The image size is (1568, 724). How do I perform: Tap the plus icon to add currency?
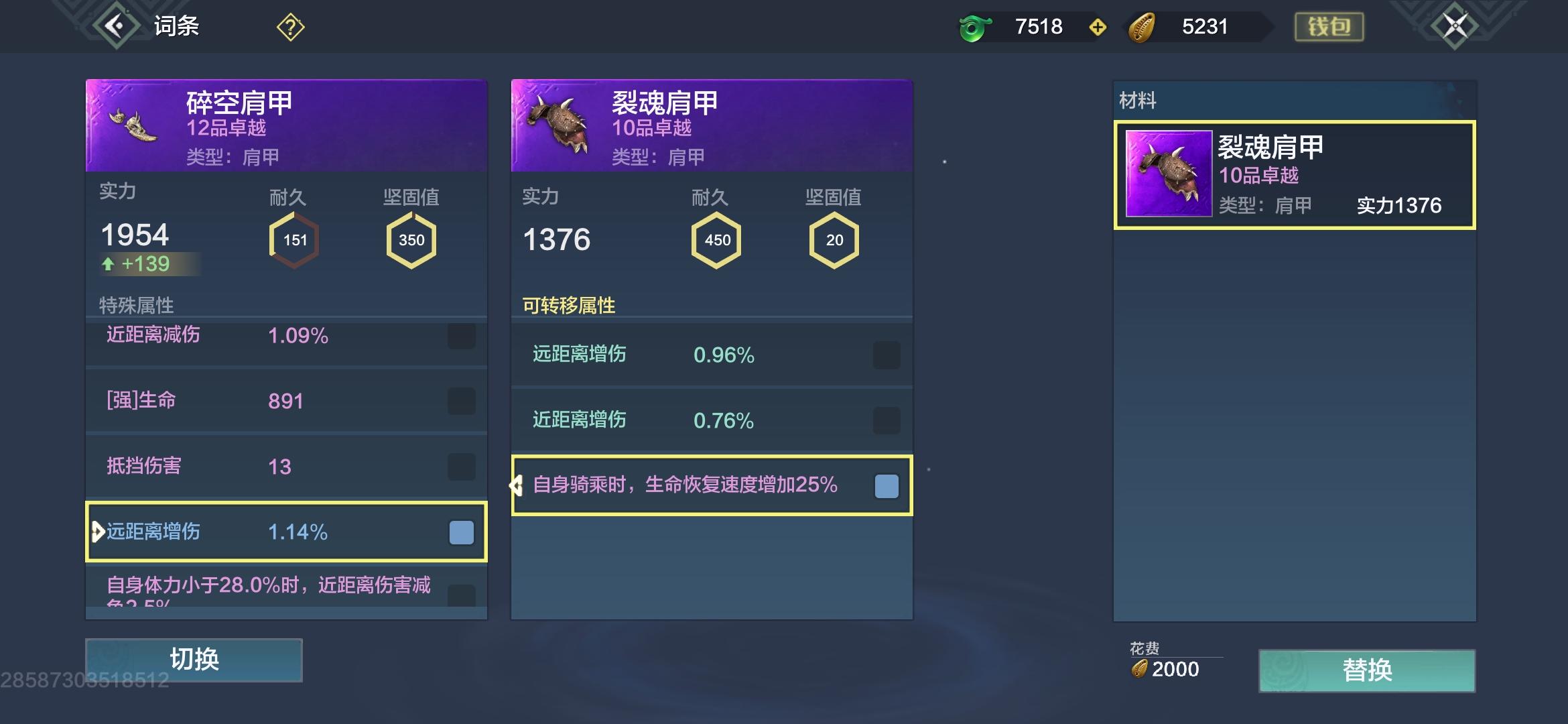click(x=1099, y=27)
